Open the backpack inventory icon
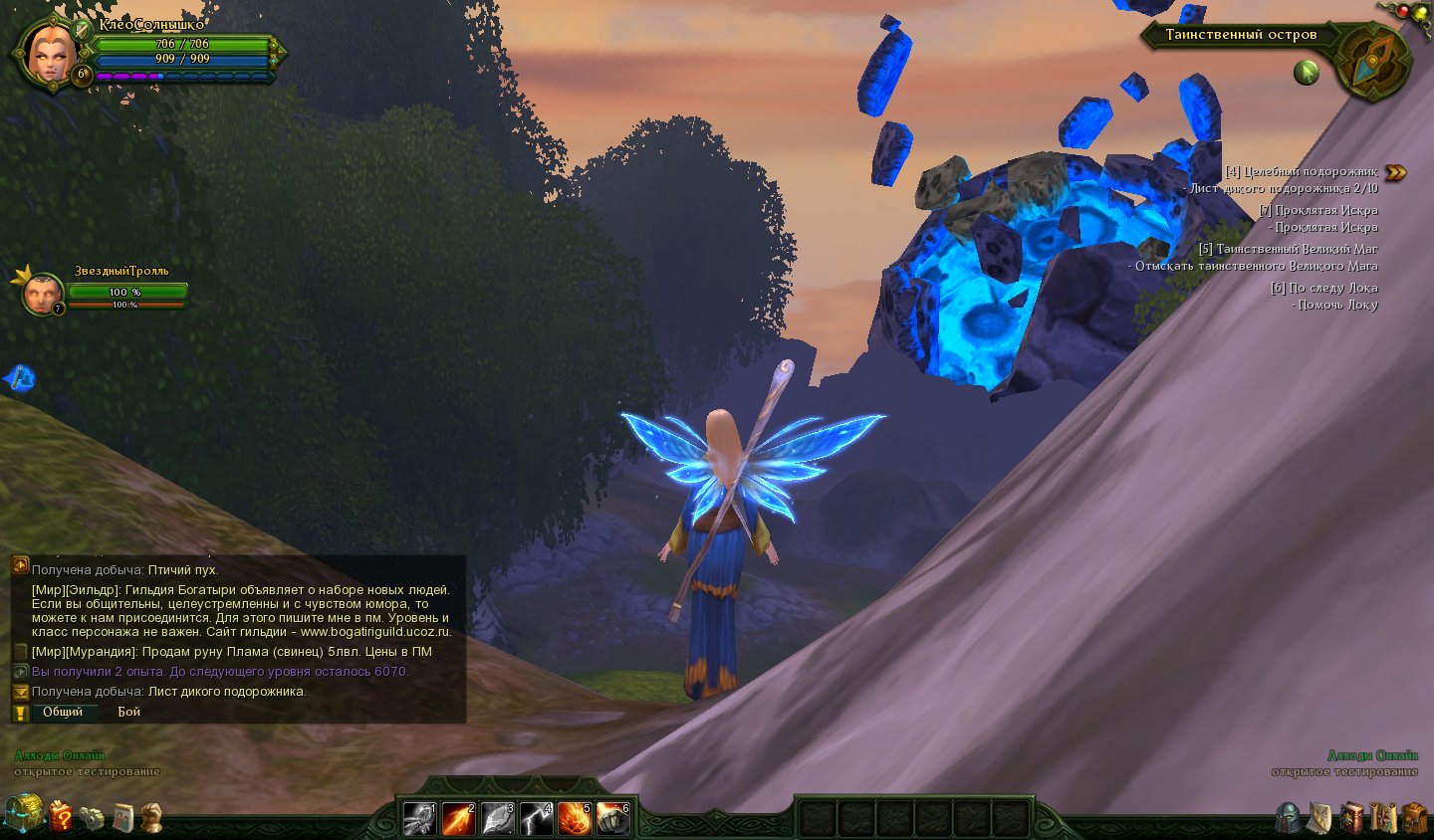 pos(1414,818)
